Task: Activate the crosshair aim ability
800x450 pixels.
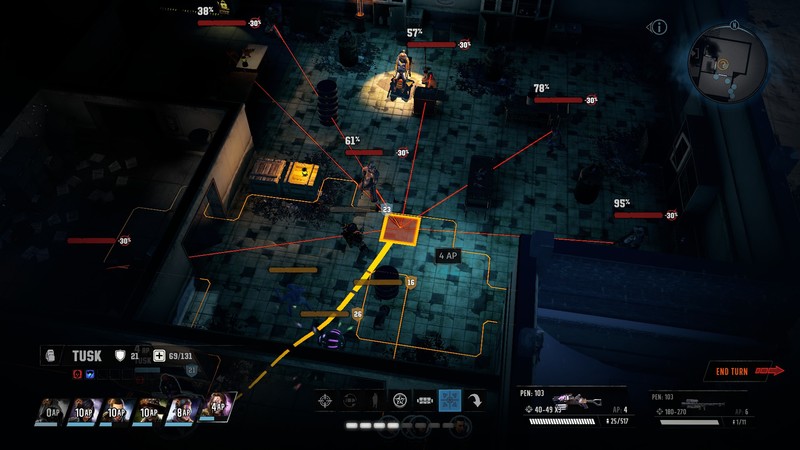Action: [x=325, y=401]
